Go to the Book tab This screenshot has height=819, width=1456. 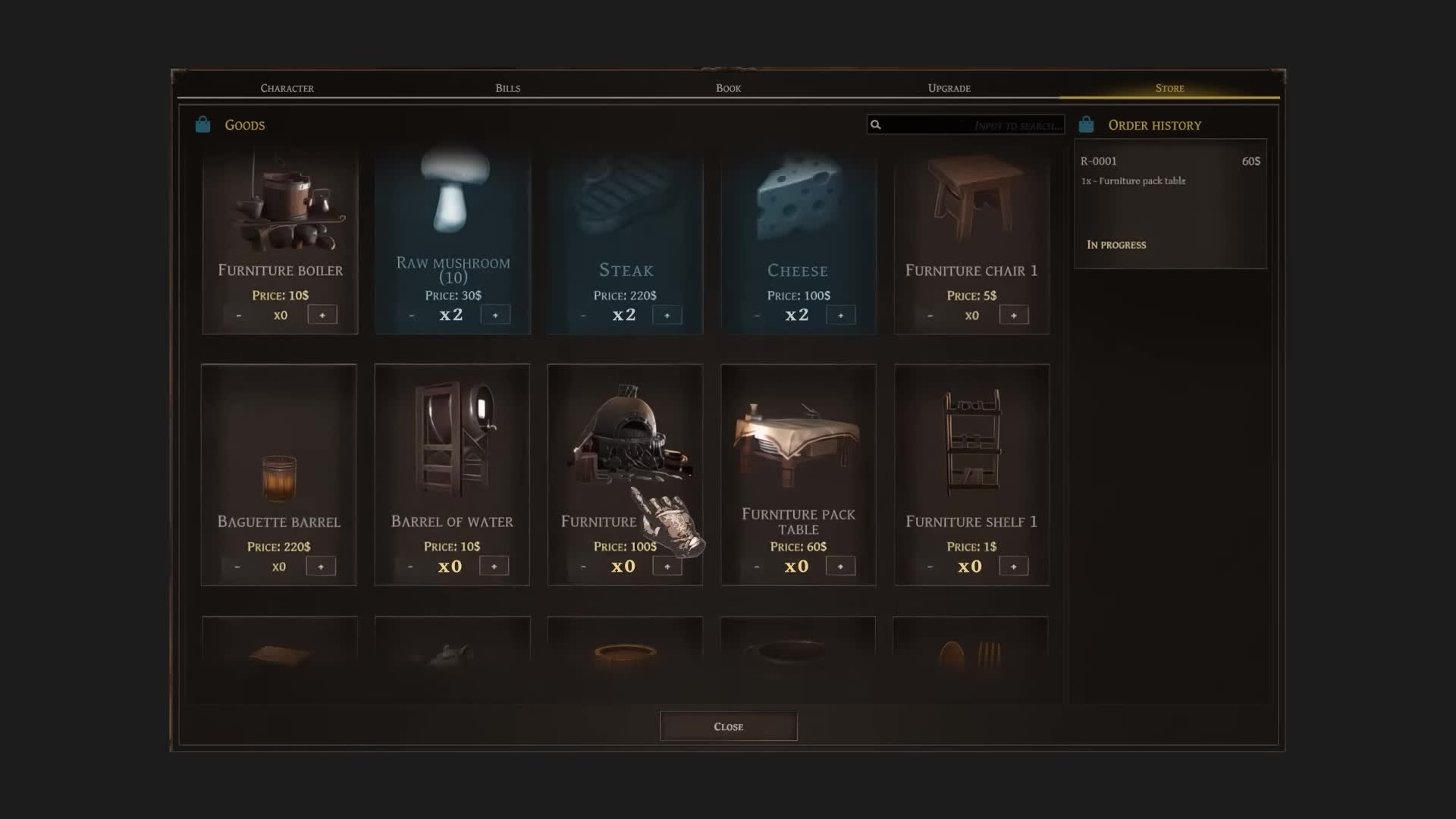728,88
